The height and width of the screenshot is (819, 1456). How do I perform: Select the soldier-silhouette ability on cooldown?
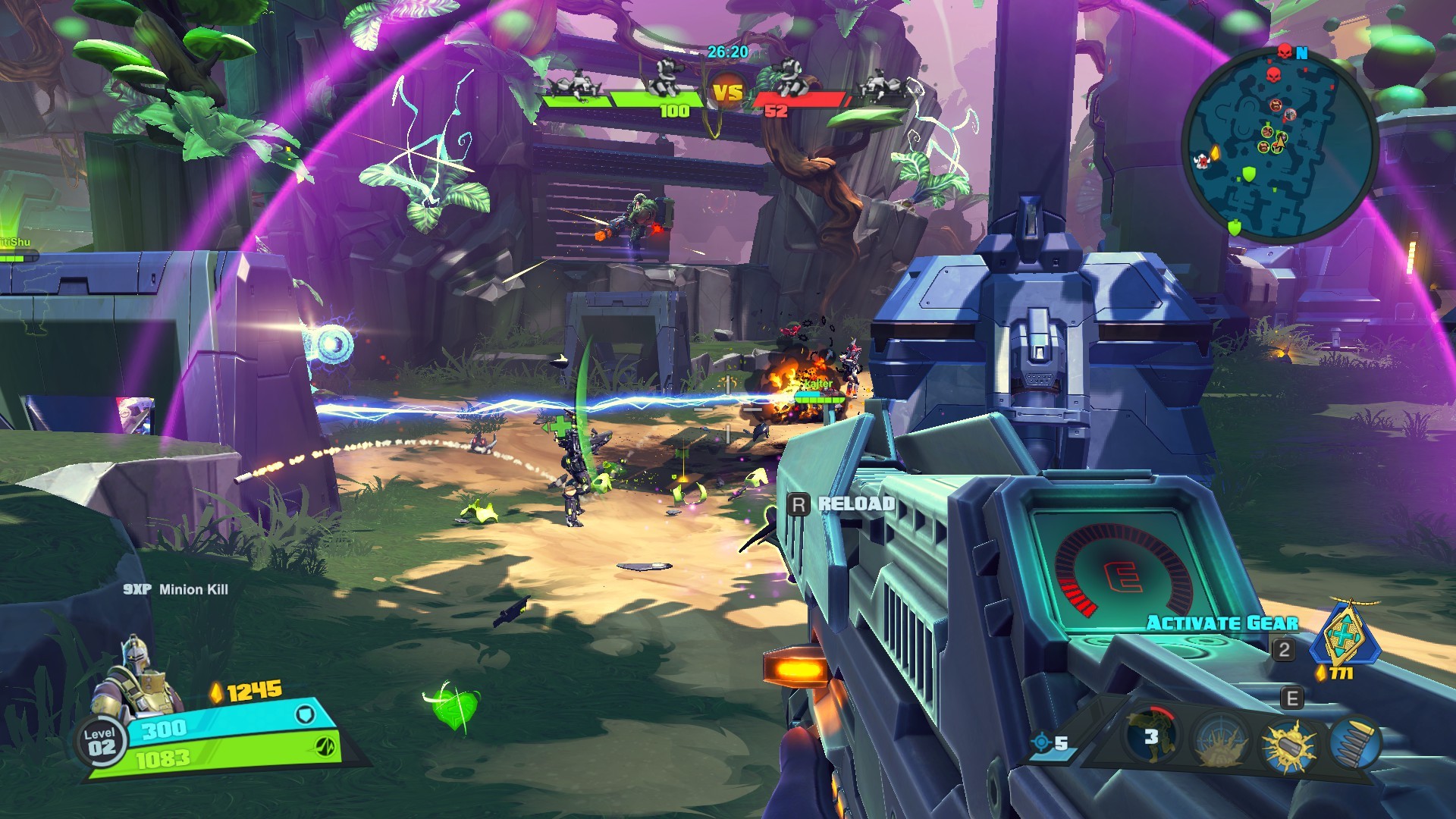point(1151,736)
